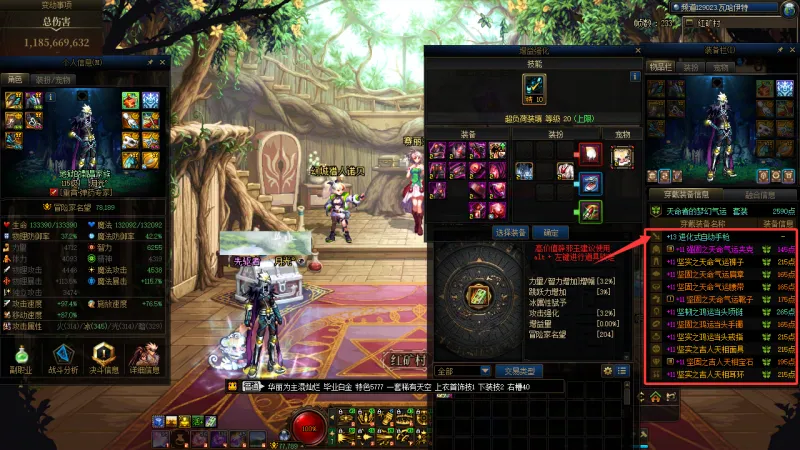The height and width of the screenshot is (450, 800).
Task: Open the 副职业 (sub-profession) panel
Action: 22,358
